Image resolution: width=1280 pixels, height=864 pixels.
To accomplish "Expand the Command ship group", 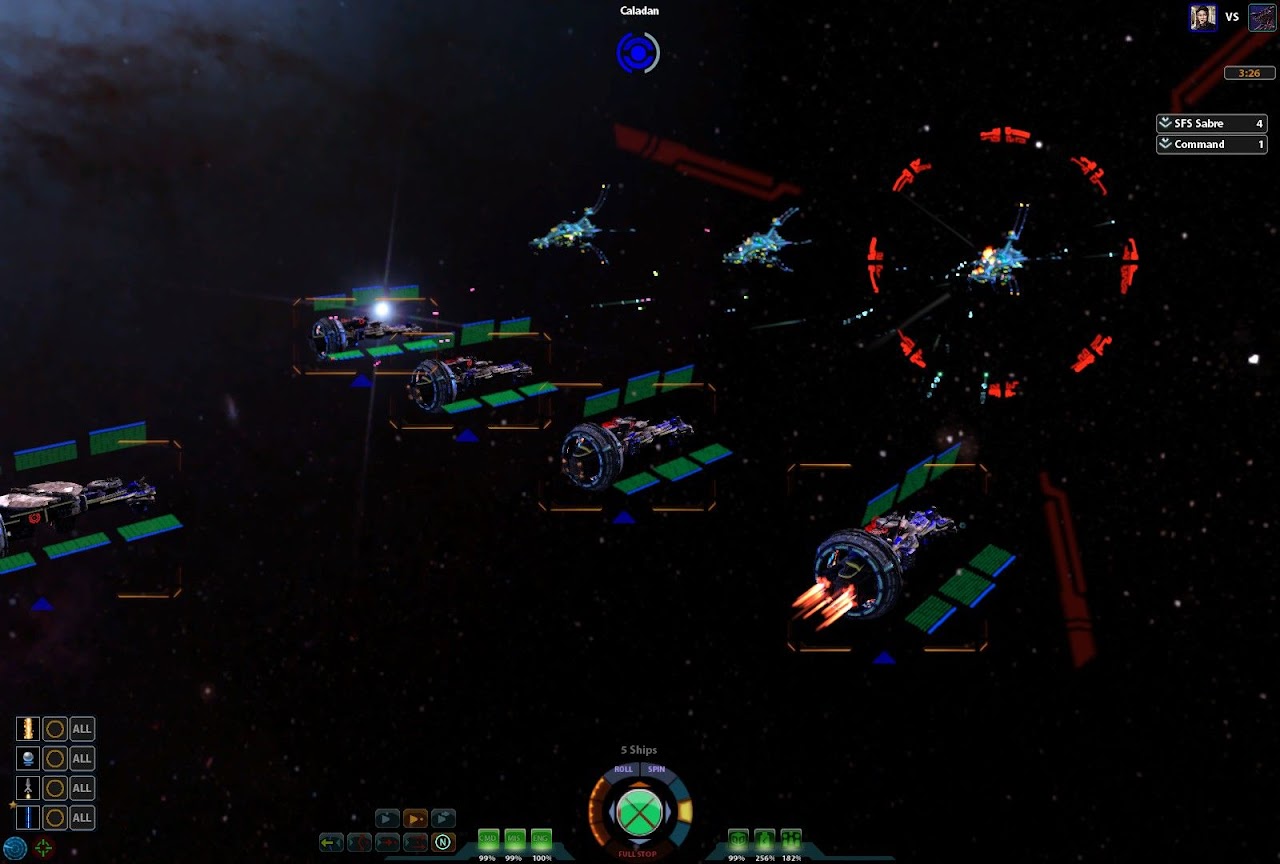I will (x=1165, y=145).
